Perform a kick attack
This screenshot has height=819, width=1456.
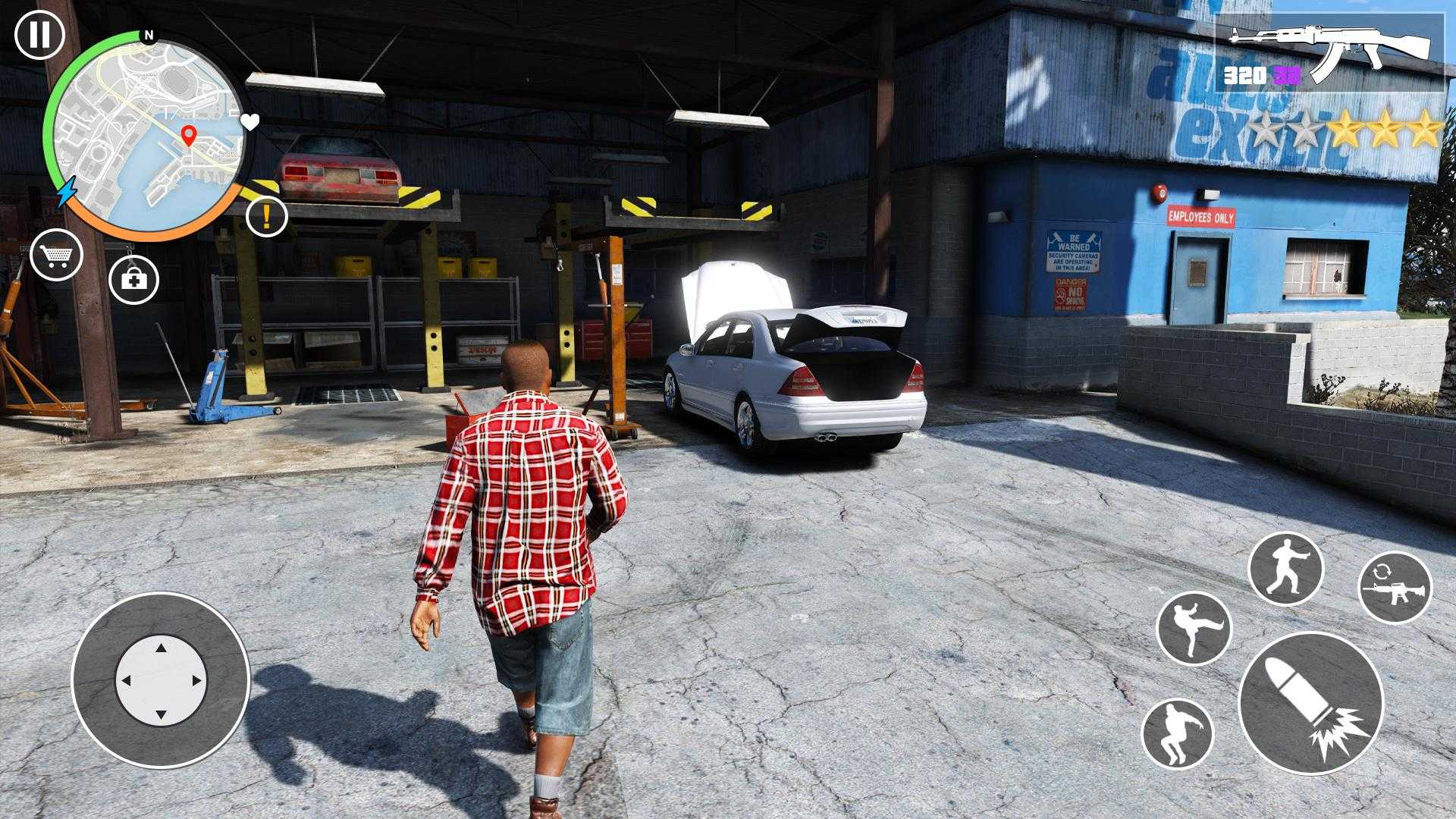point(1194,629)
